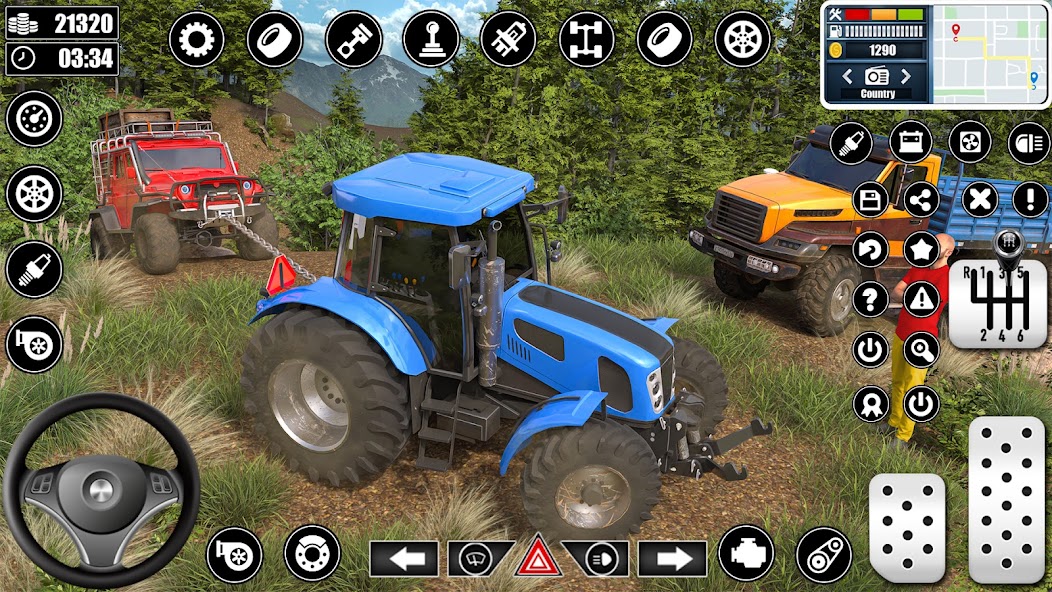Save the game with the floppy disk icon
The height and width of the screenshot is (592, 1052).
(871, 199)
